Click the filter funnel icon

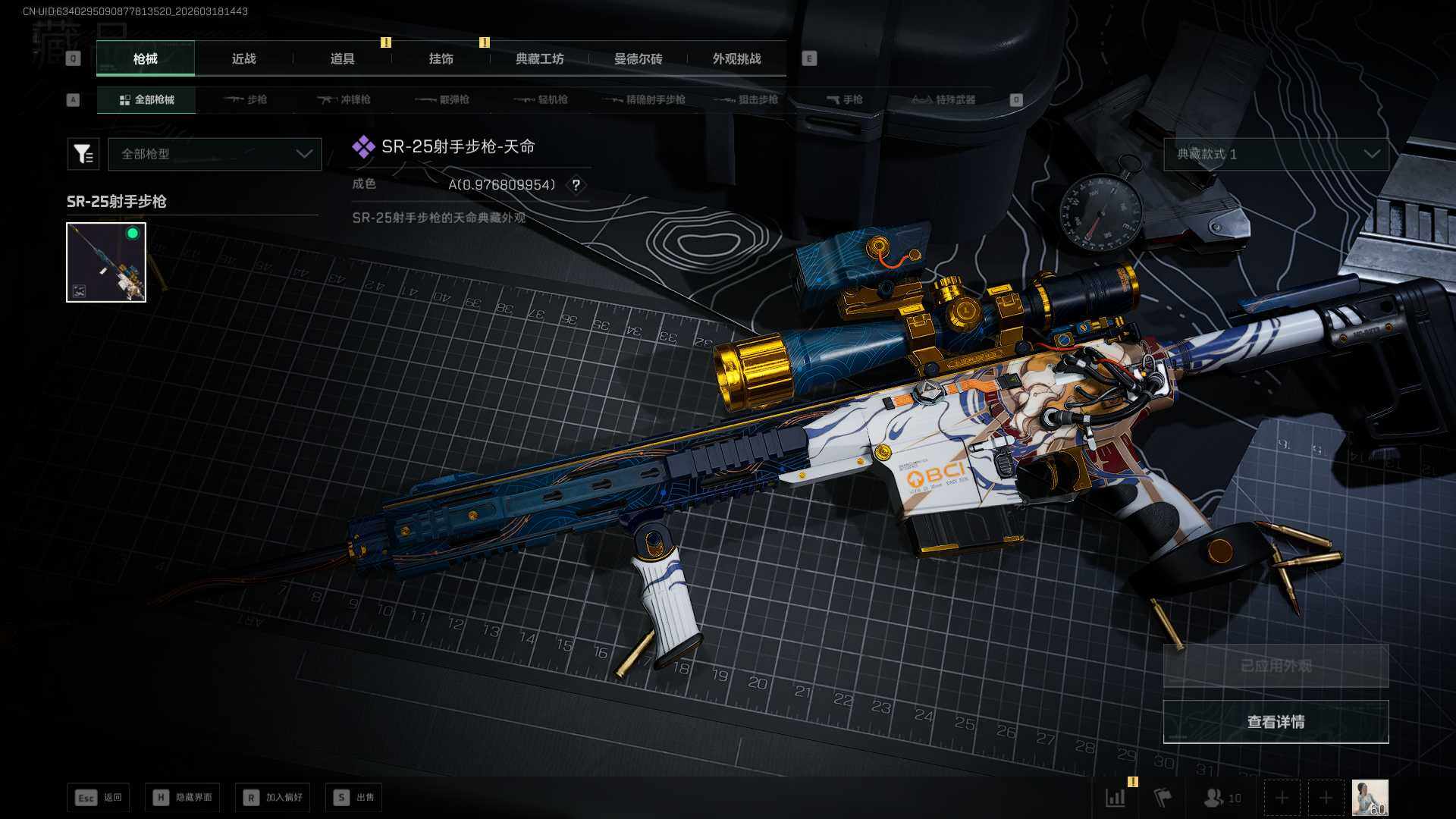coord(83,154)
